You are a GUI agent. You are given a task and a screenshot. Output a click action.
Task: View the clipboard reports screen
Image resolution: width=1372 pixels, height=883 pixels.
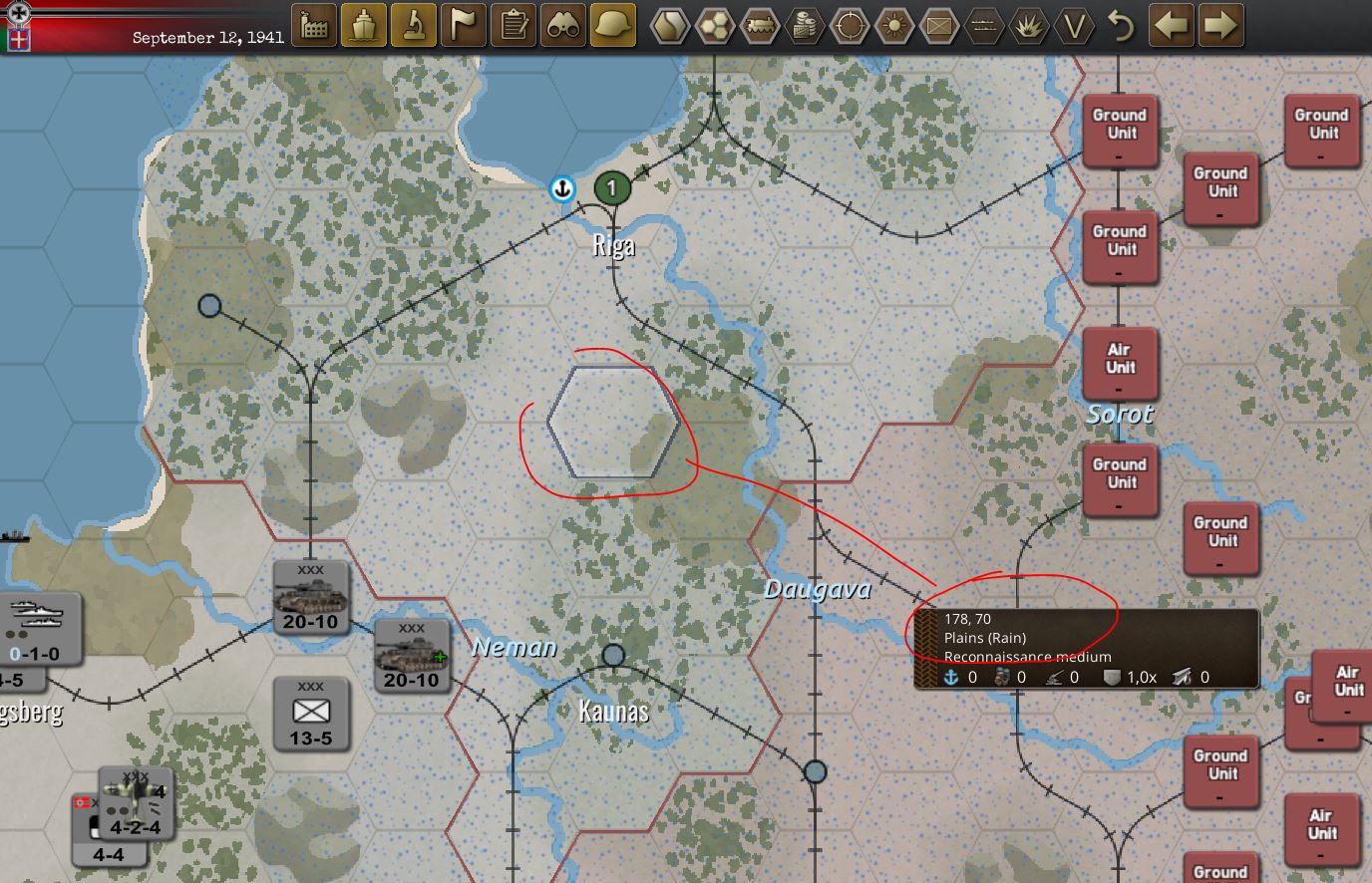pyautogui.click(x=514, y=26)
